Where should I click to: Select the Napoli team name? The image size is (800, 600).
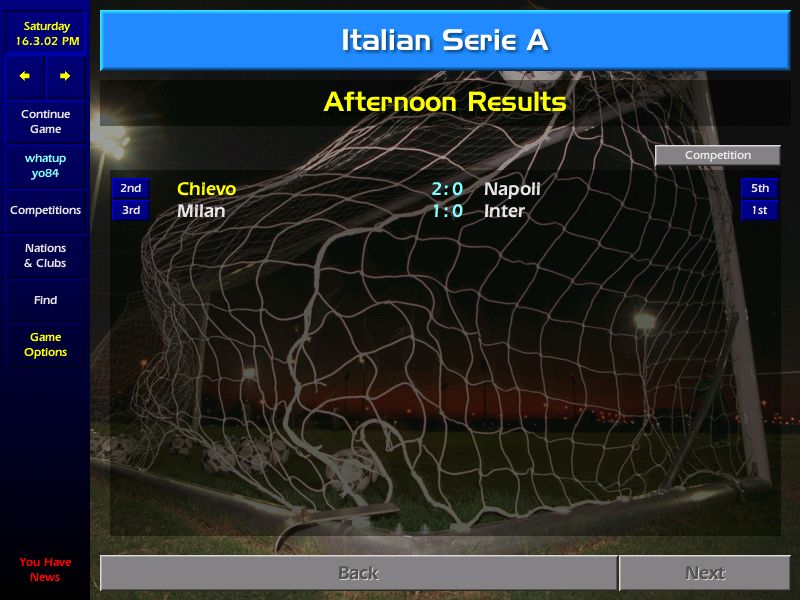(512, 189)
